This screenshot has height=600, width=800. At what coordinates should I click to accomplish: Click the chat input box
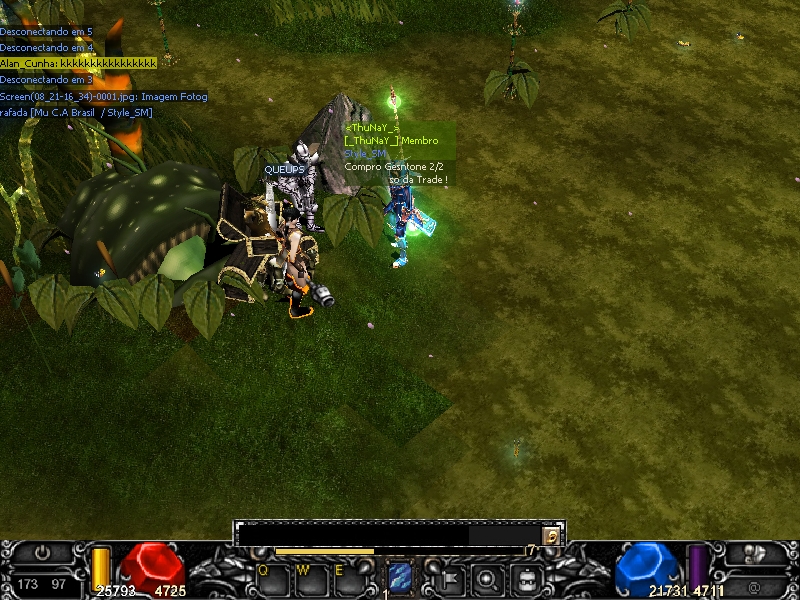click(388, 535)
